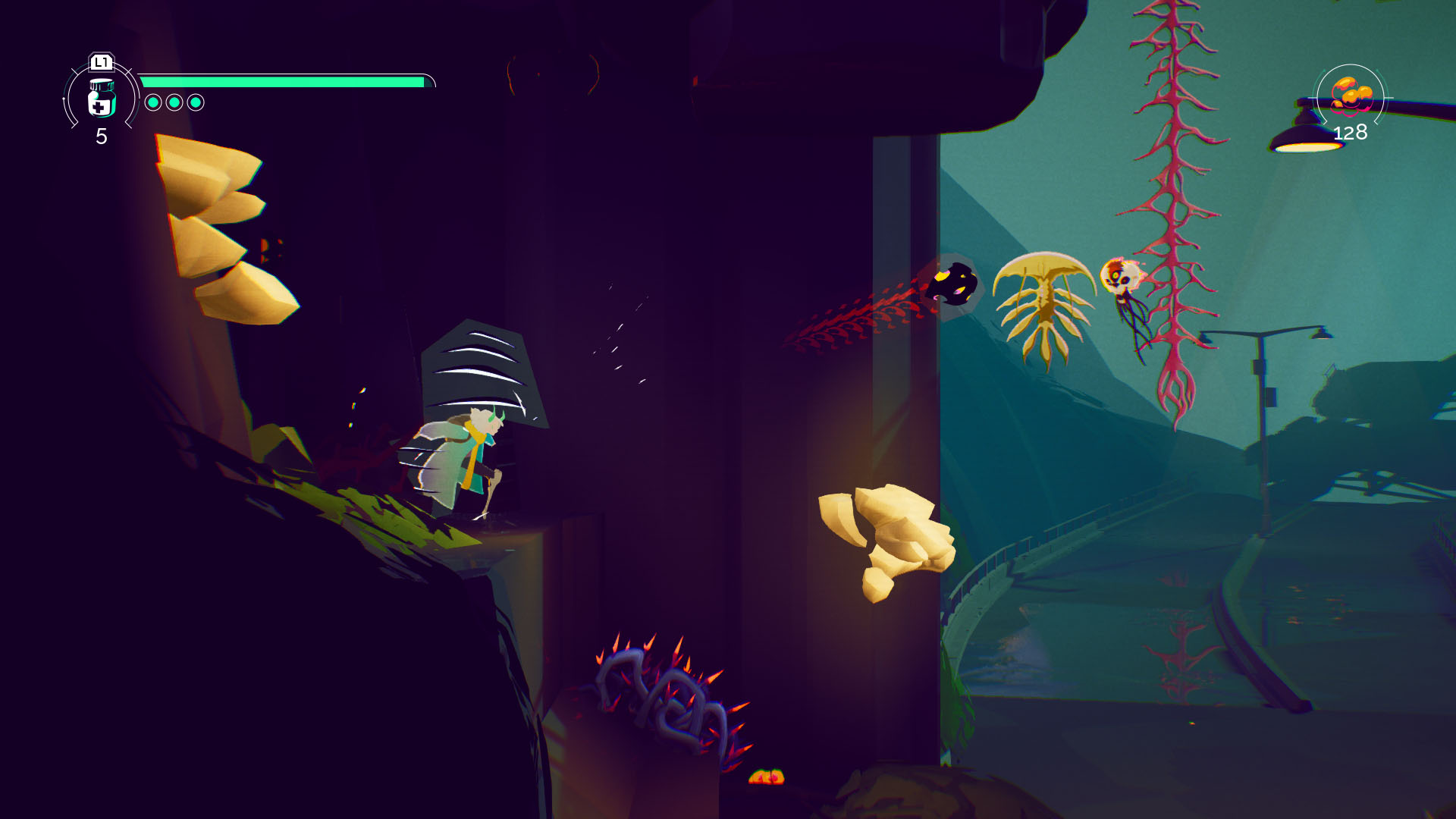1456x819 pixels.
Task: Click the skeletal fan-shaped creature
Action: 1045,300
